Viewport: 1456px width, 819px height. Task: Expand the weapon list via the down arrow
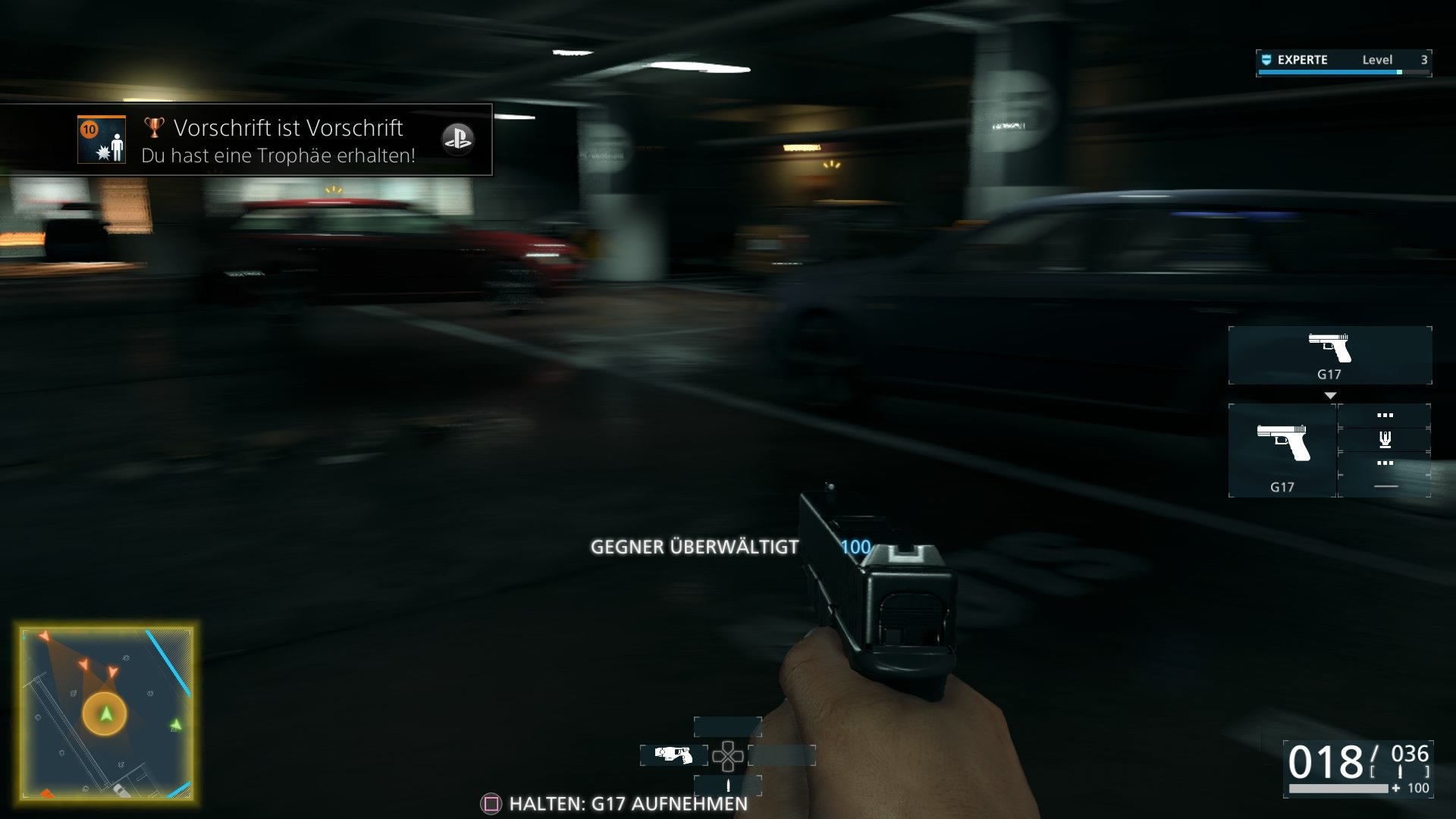pyautogui.click(x=1329, y=394)
